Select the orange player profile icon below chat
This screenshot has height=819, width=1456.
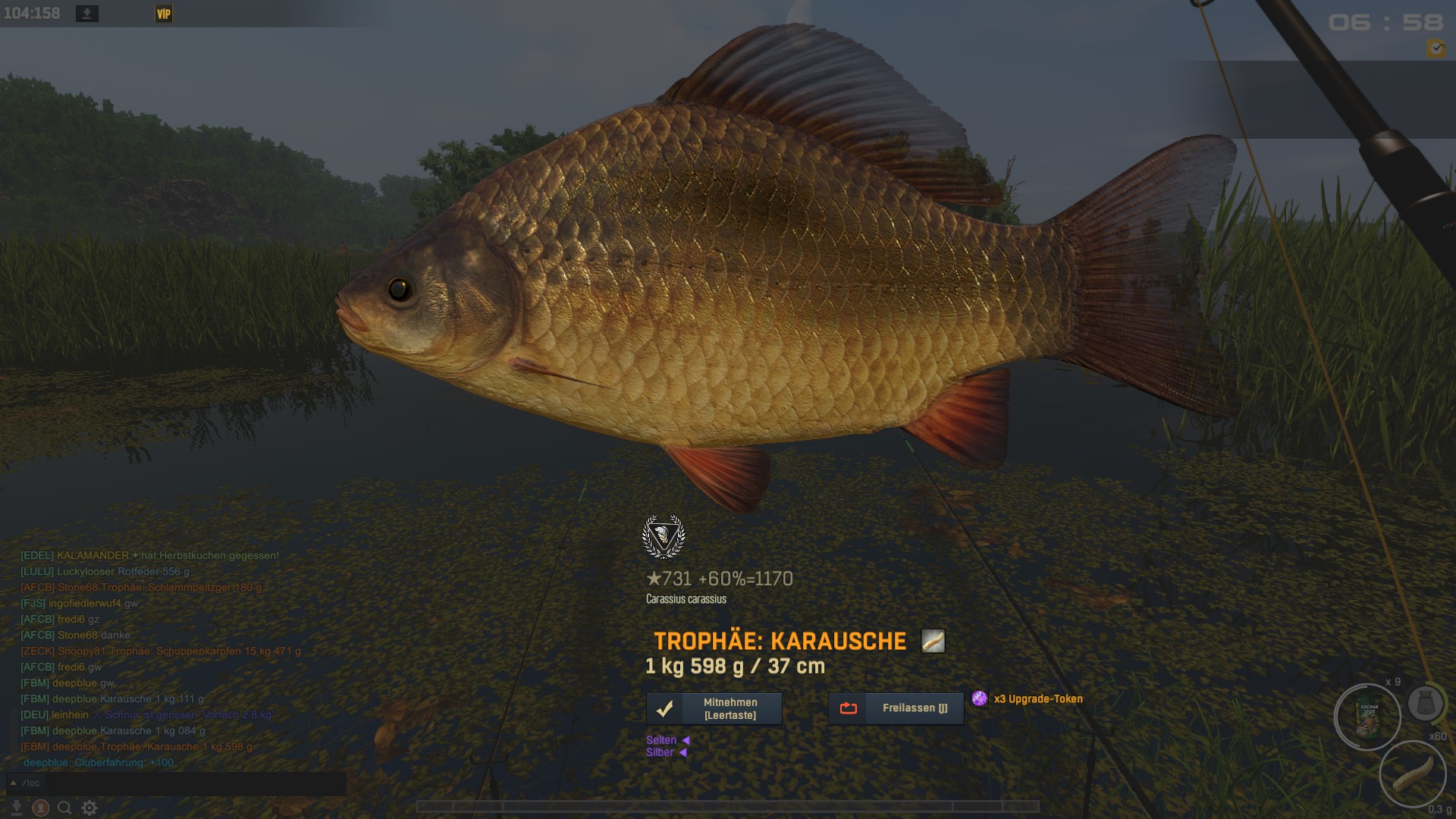pyautogui.click(x=41, y=808)
